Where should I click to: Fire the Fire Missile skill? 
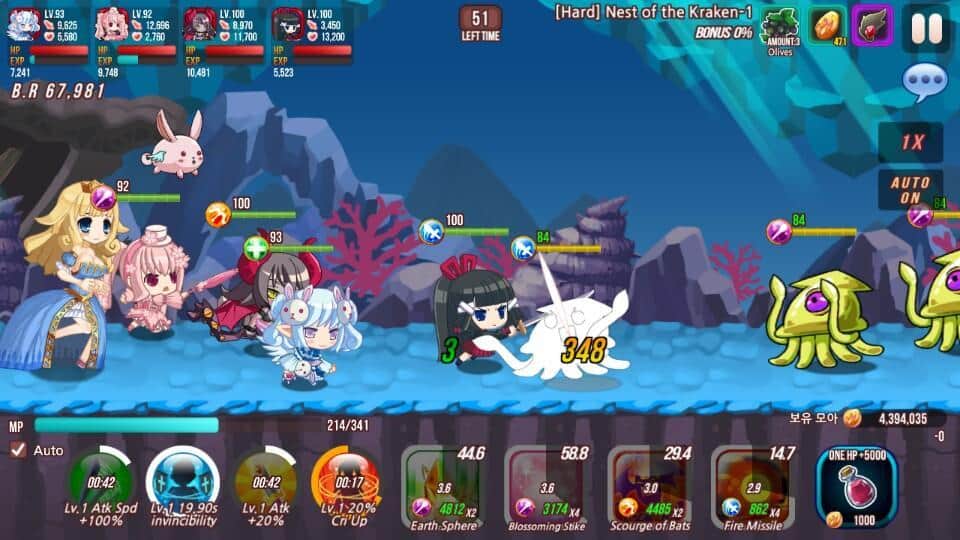click(752, 488)
